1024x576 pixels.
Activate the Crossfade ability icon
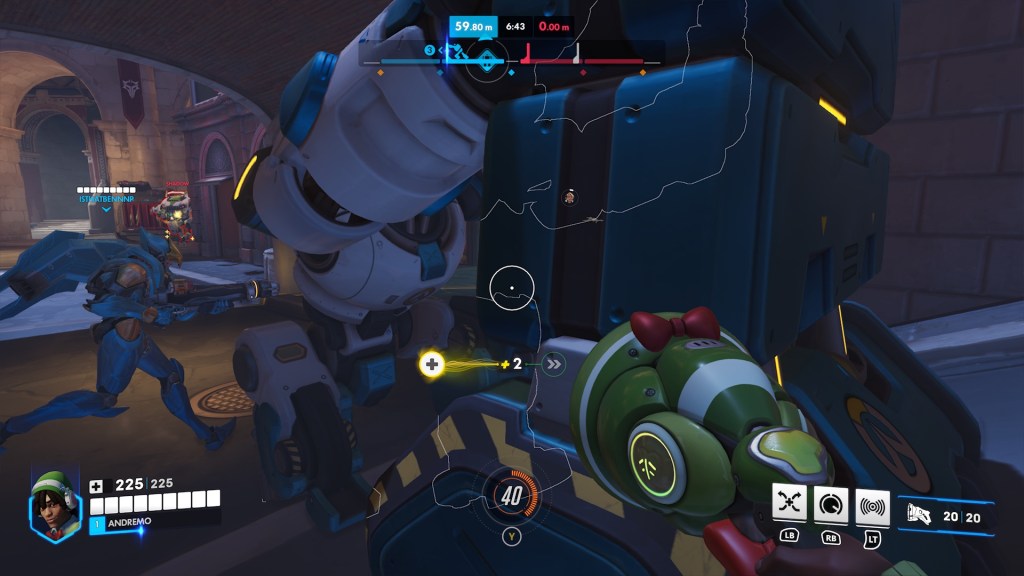point(790,507)
